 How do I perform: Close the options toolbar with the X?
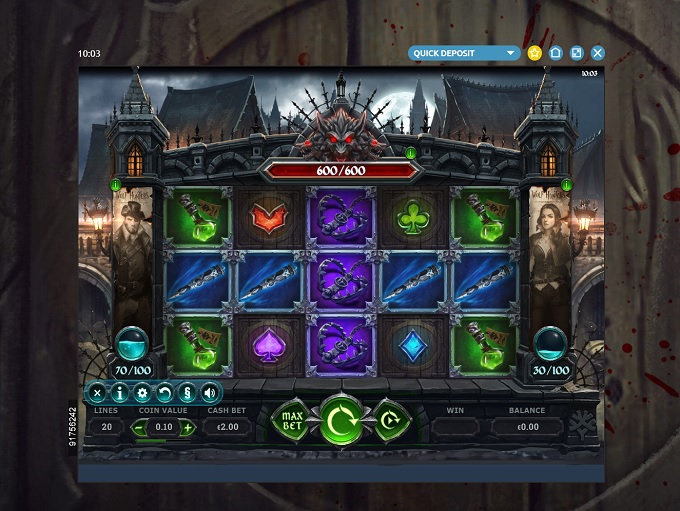(x=98, y=393)
